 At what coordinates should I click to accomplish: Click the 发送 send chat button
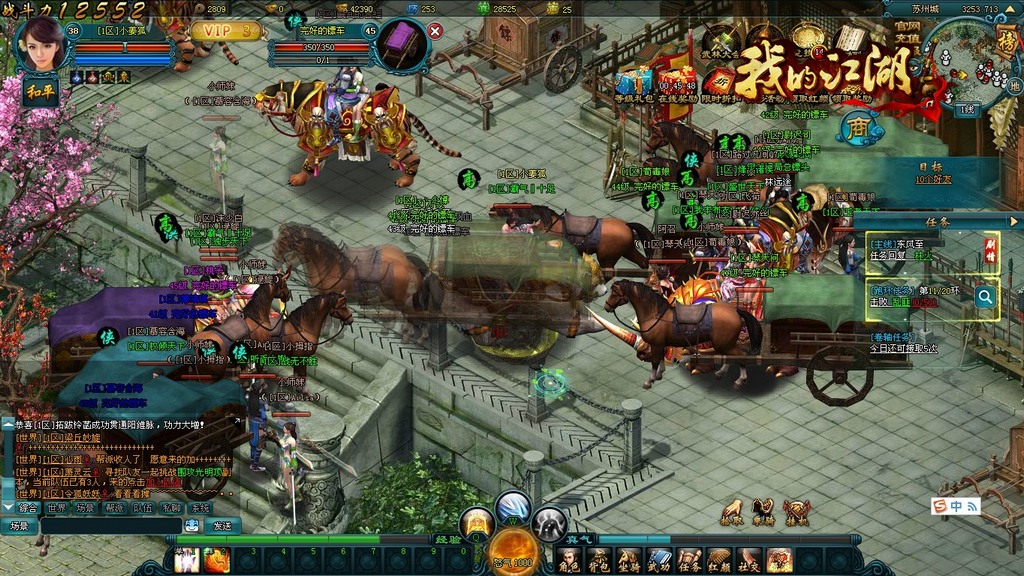coord(222,526)
